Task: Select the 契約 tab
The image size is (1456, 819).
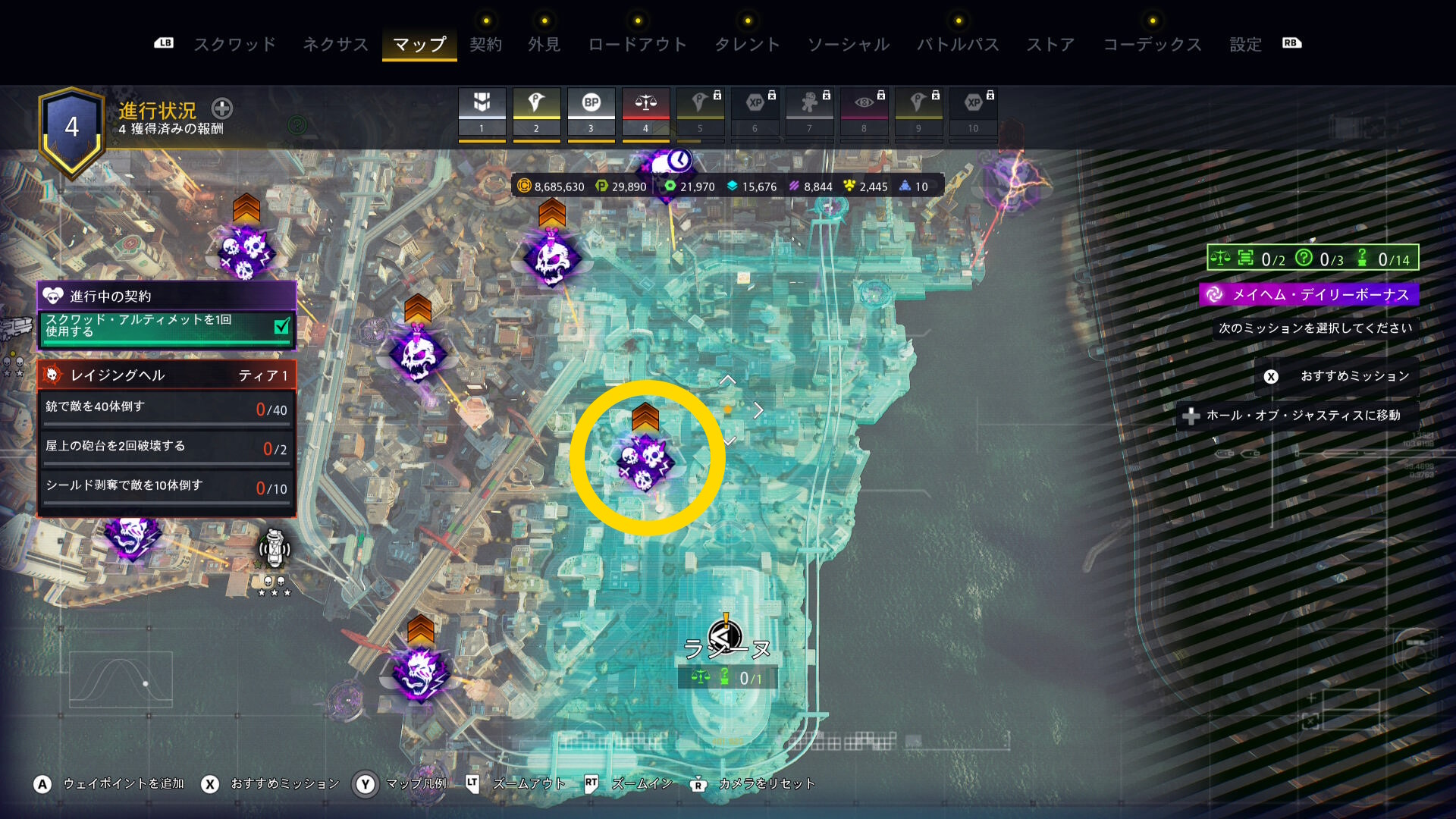Action: click(485, 44)
